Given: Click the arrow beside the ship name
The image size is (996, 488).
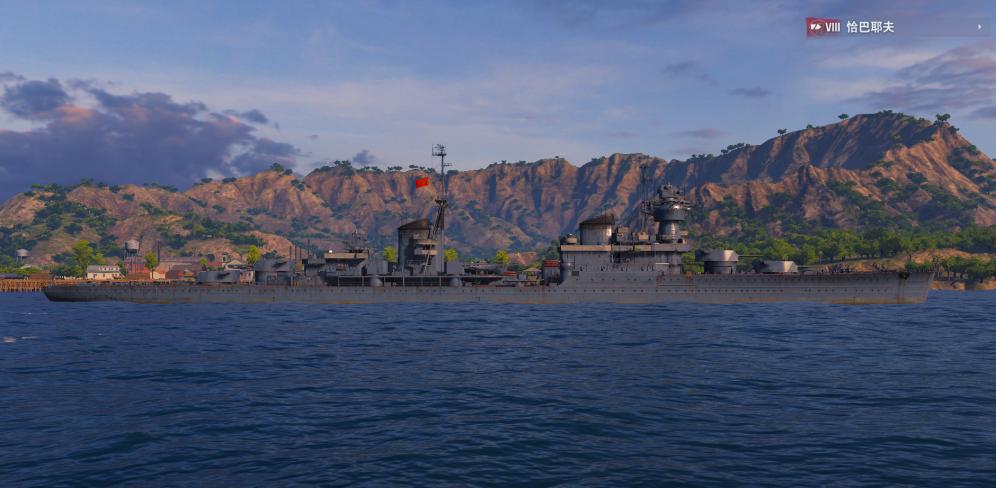Looking at the screenshot, I should pos(980,27).
